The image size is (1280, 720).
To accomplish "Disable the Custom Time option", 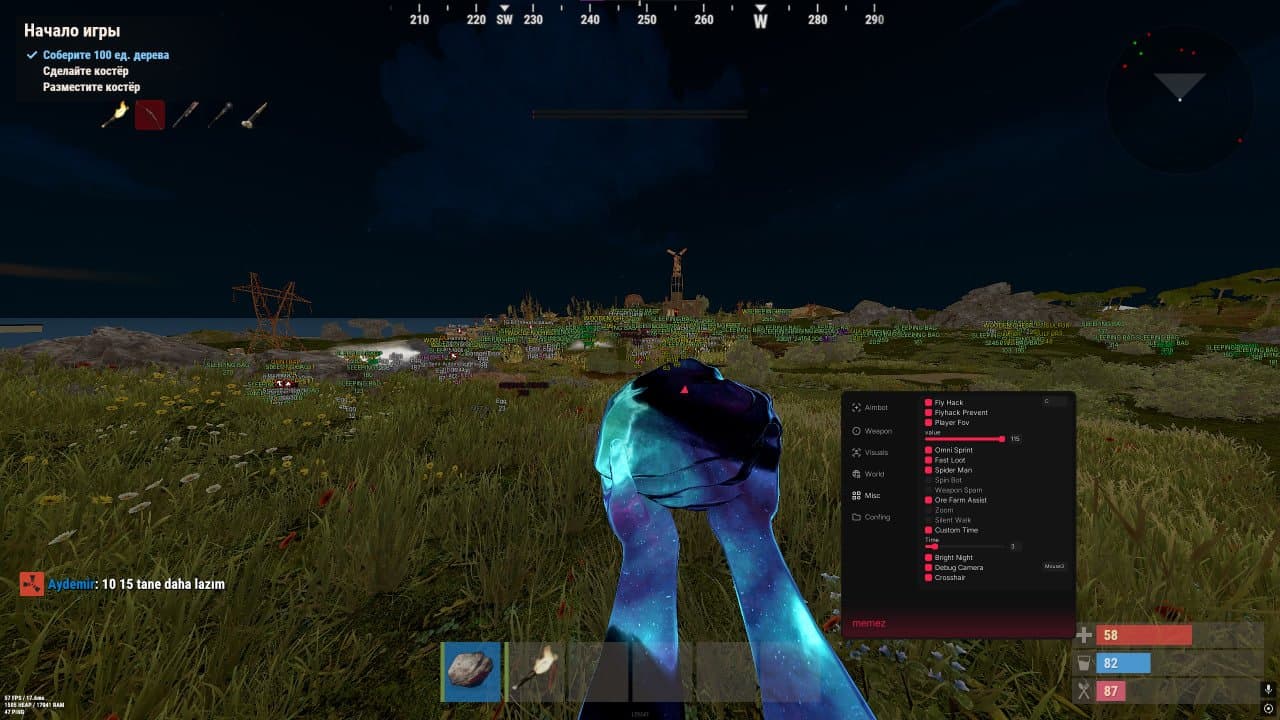I will tap(928, 530).
